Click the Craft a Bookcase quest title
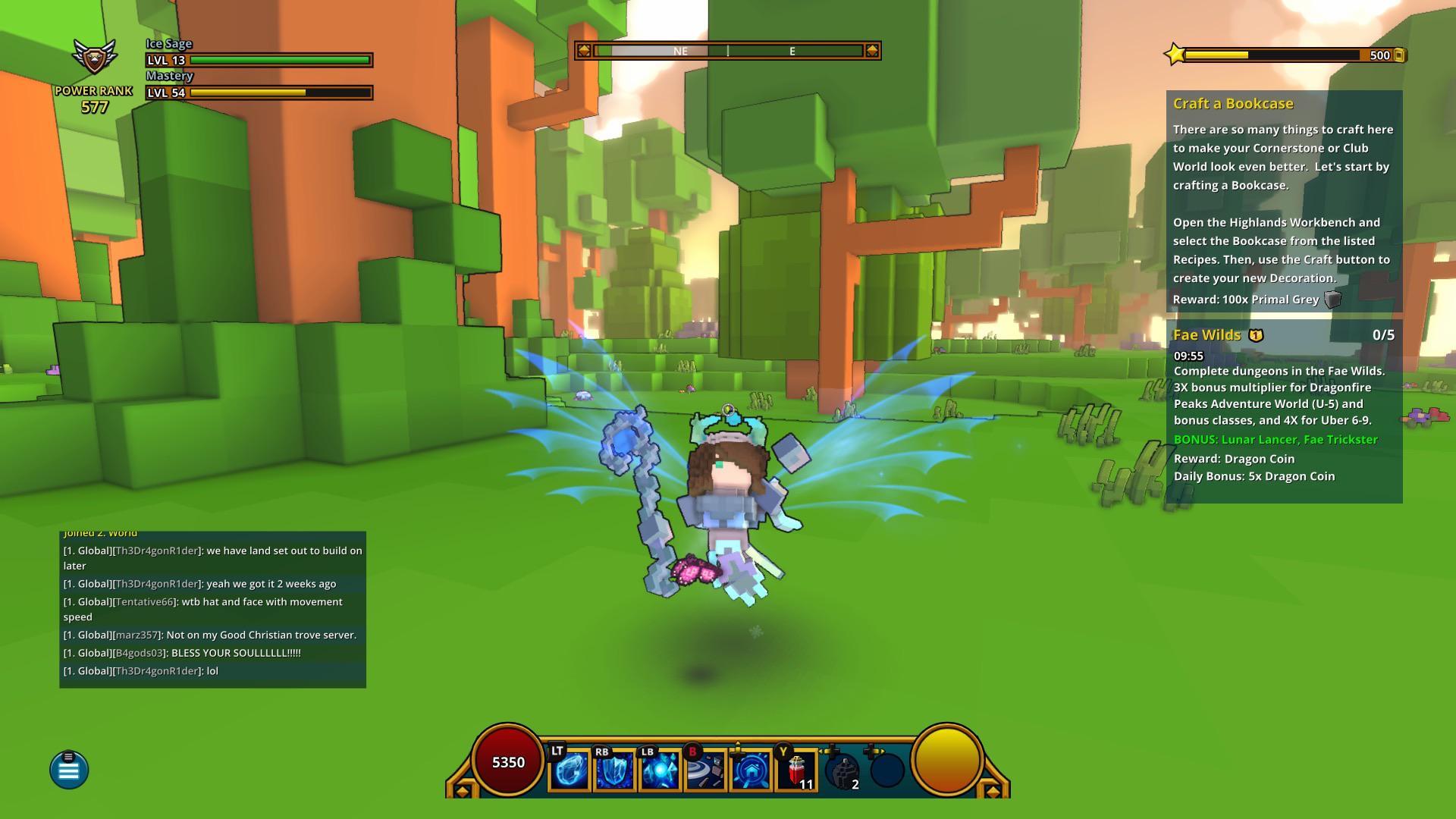Screen dimensions: 1456x819 [x=1235, y=104]
